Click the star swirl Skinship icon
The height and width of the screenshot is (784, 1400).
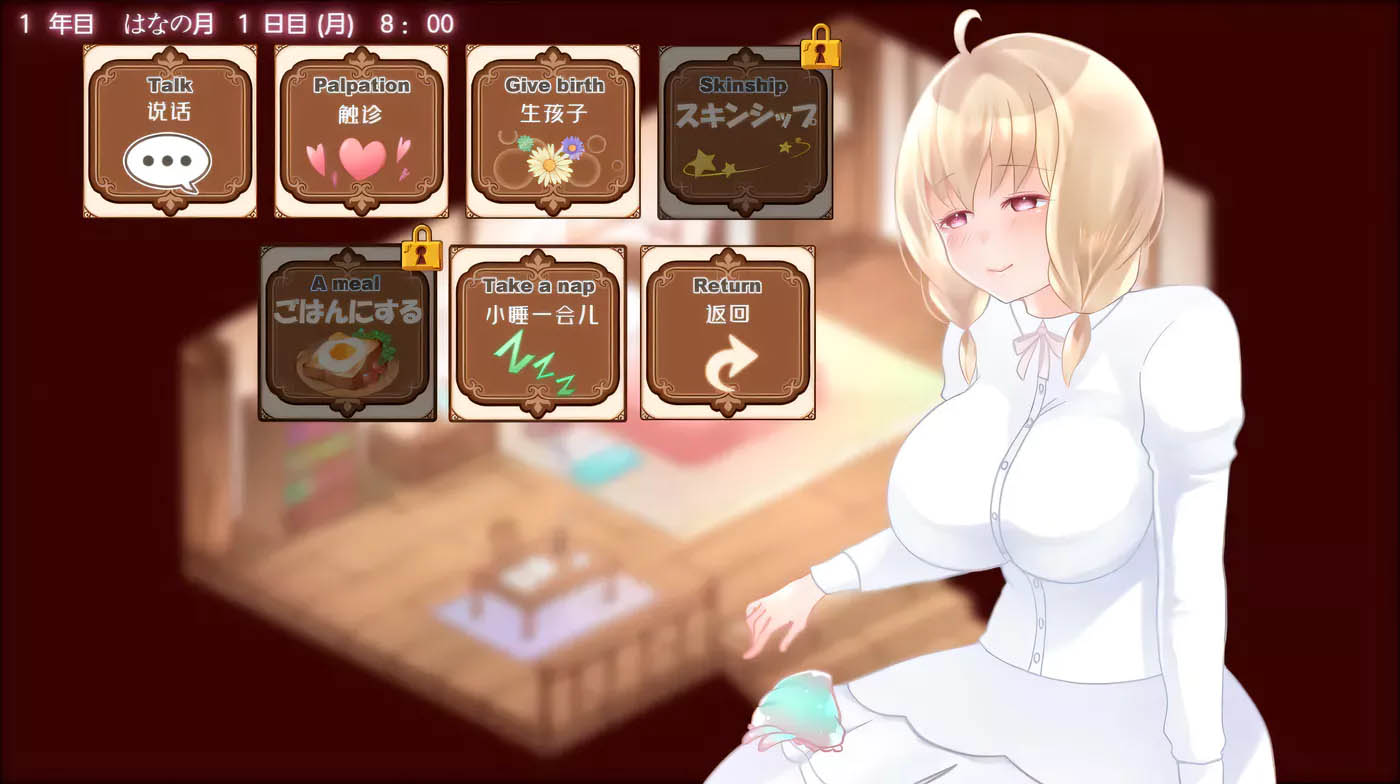740,160
